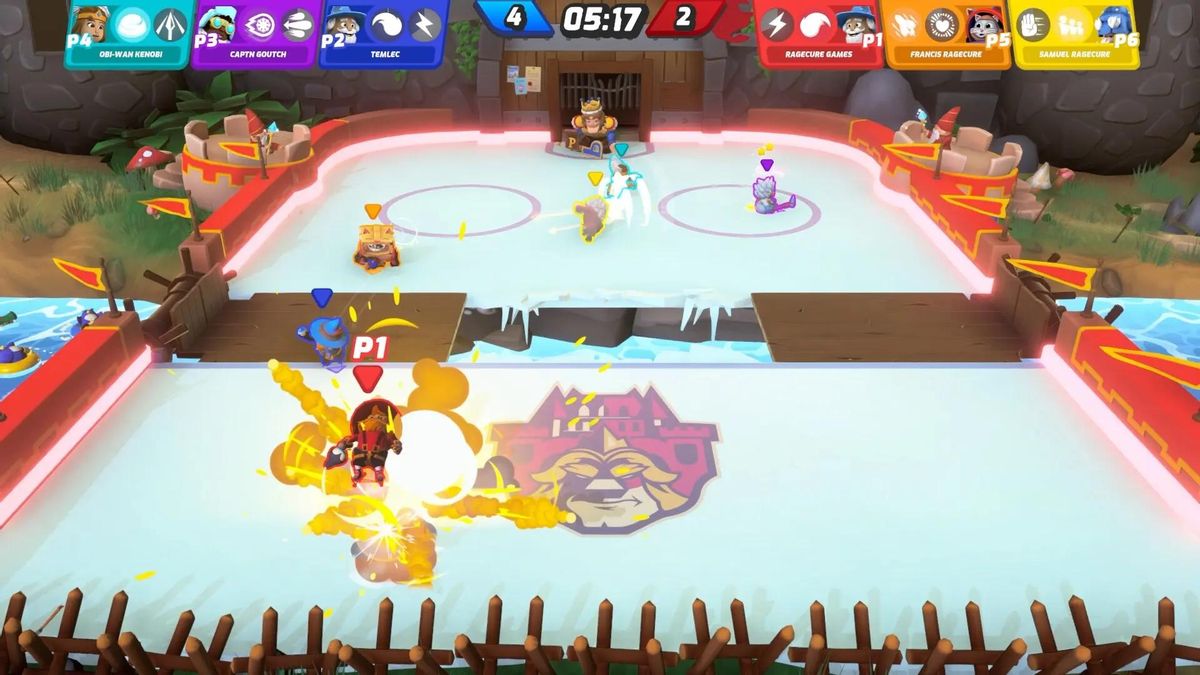Screen dimensions: 1200x675
Task: Activate Obi-Wan Kenobi's trident spear ability
Action: pos(170,24)
